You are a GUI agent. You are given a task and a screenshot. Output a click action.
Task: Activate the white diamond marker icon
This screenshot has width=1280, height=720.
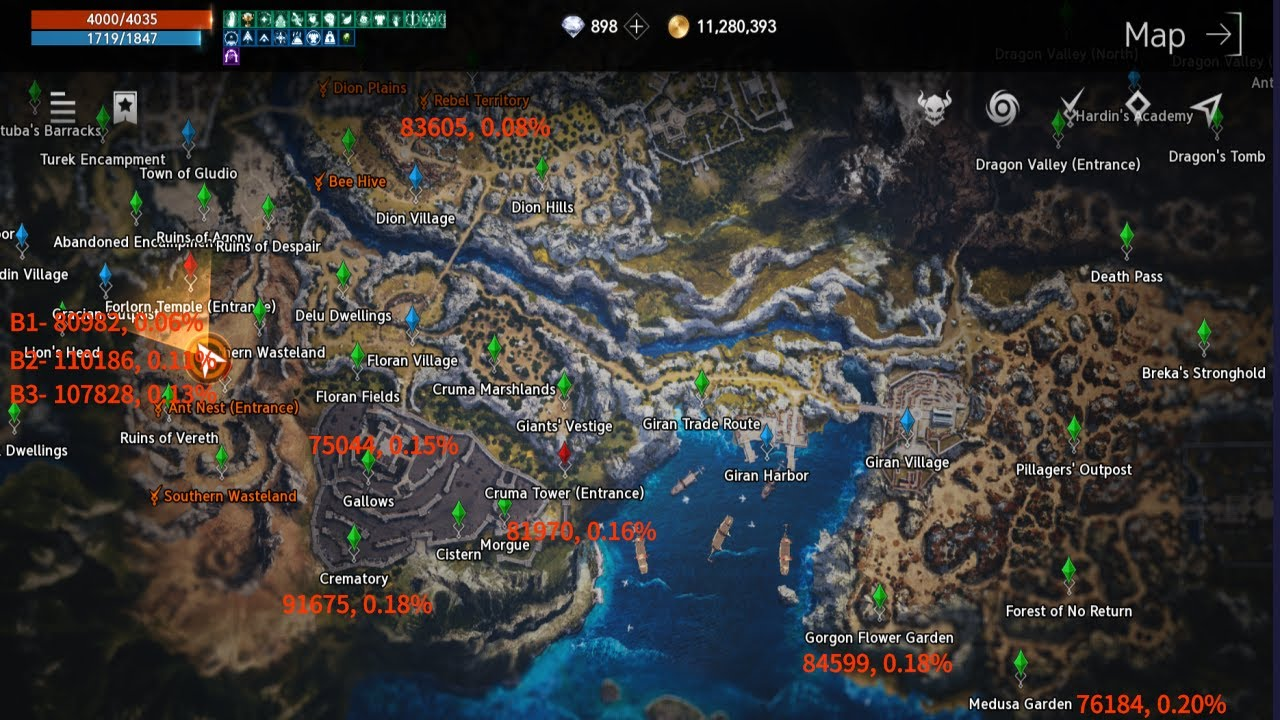click(x=1138, y=105)
